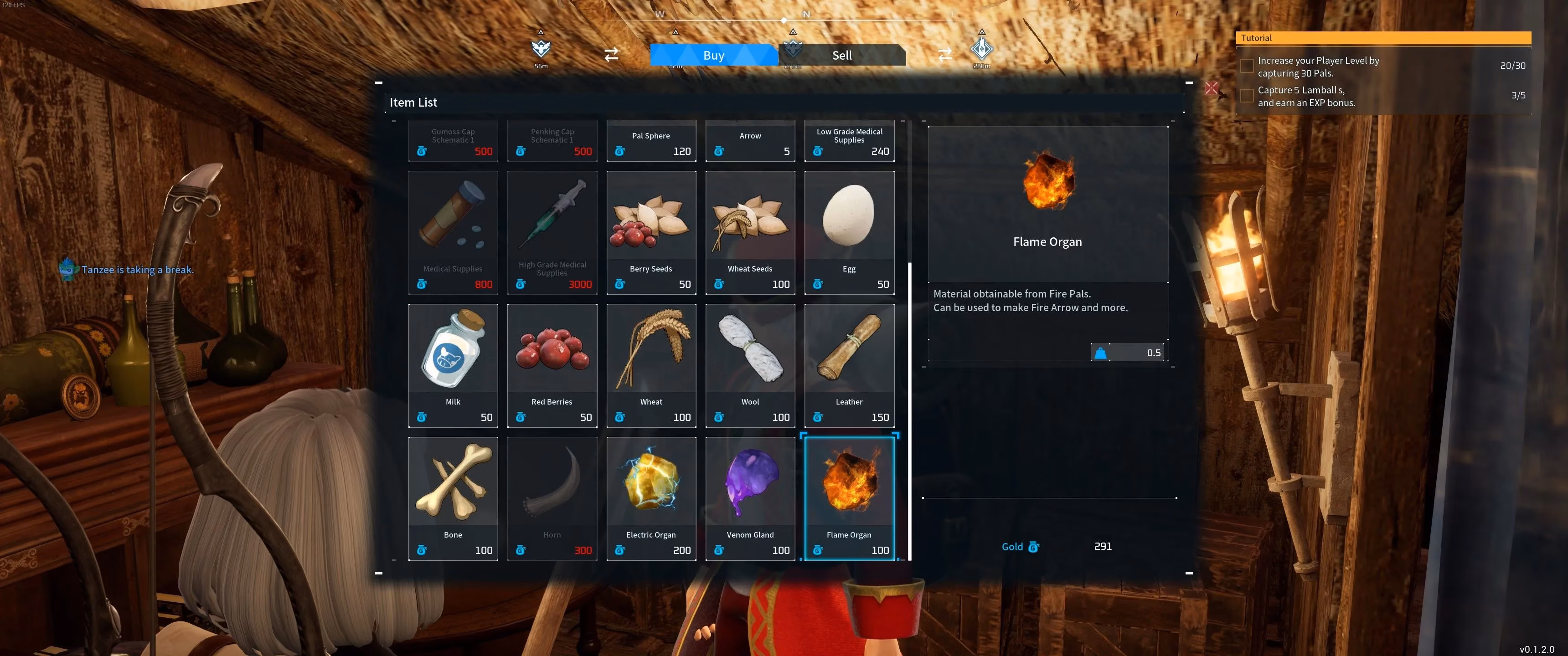Check the 'Increase your Player Level' tutorial checkbox
1568x656 pixels.
coord(1247,65)
